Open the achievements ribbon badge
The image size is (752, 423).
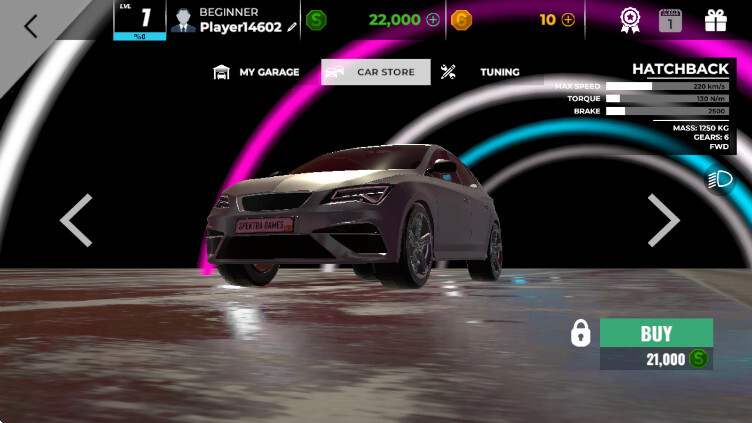point(629,19)
